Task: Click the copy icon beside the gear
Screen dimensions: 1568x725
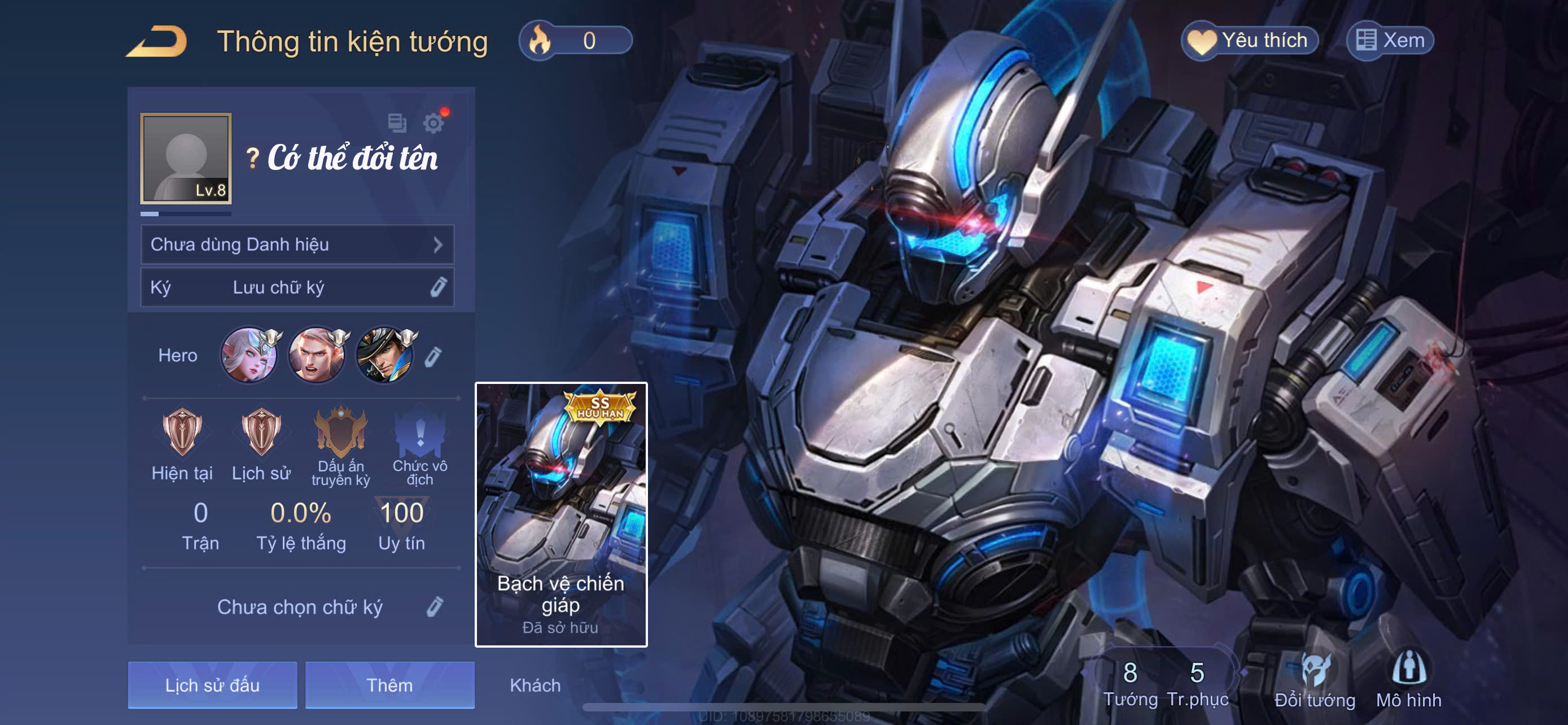Action: coord(397,123)
